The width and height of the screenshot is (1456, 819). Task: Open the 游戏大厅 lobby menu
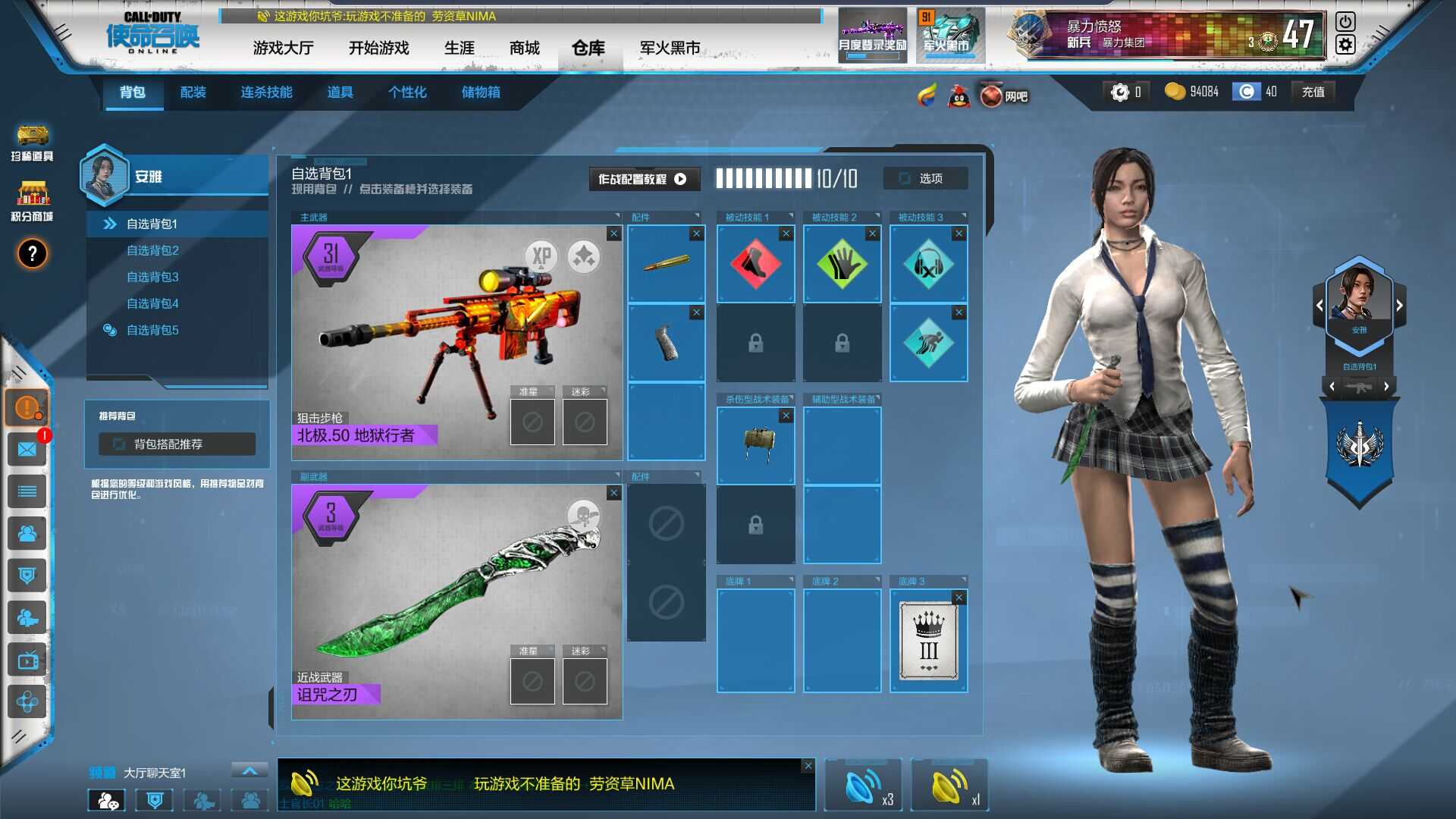(x=283, y=49)
